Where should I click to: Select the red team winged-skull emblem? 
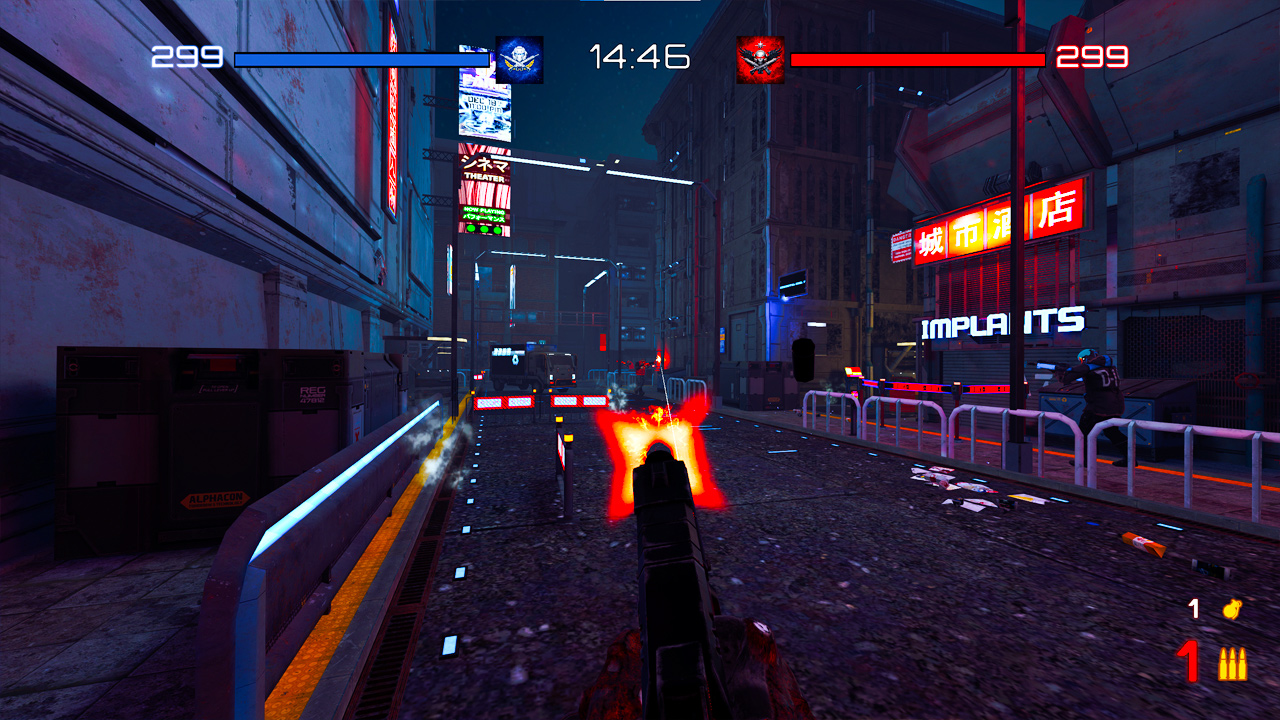click(x=758, y=60)
